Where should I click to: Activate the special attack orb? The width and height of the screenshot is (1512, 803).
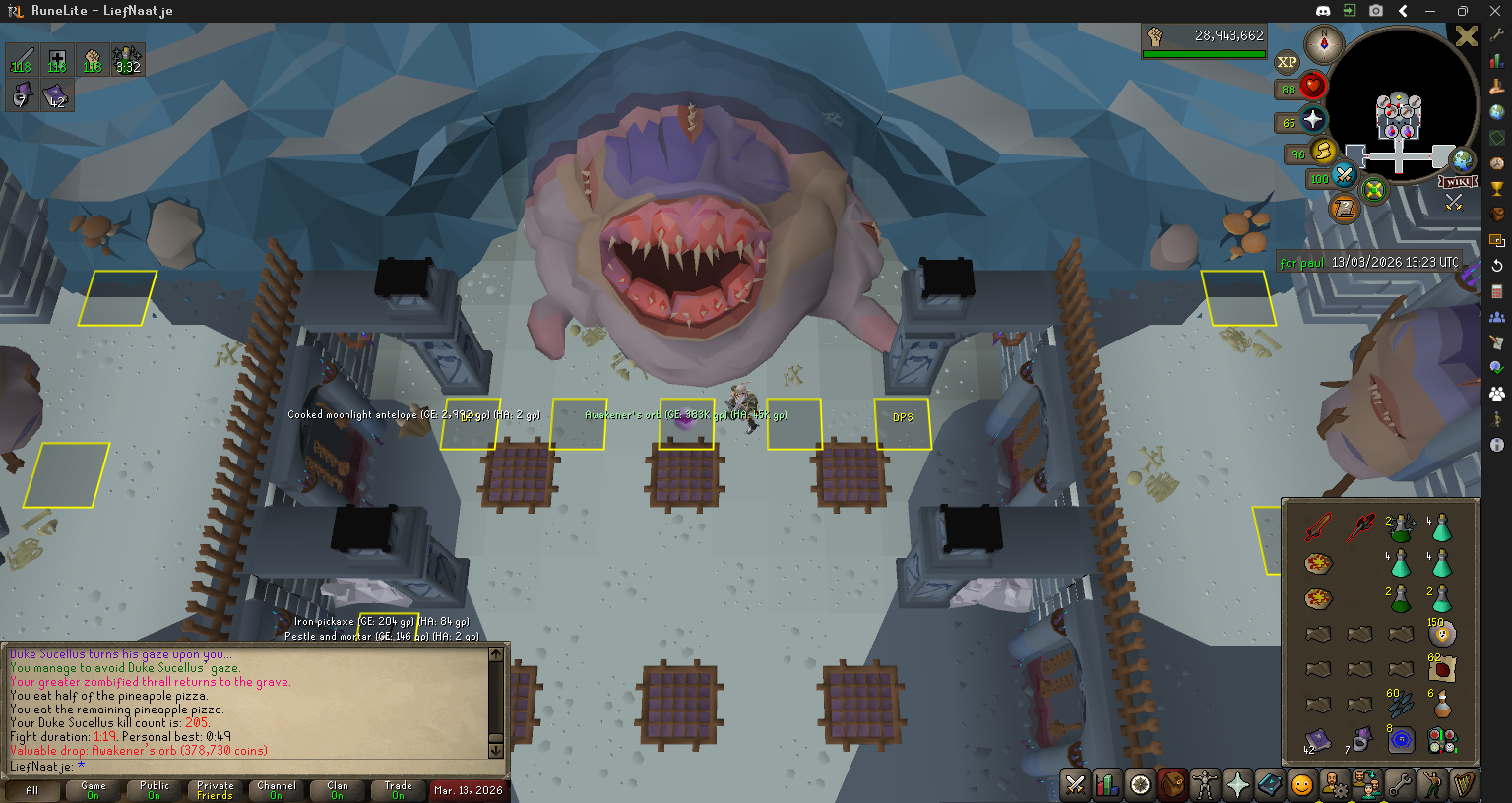point(1344,177)
